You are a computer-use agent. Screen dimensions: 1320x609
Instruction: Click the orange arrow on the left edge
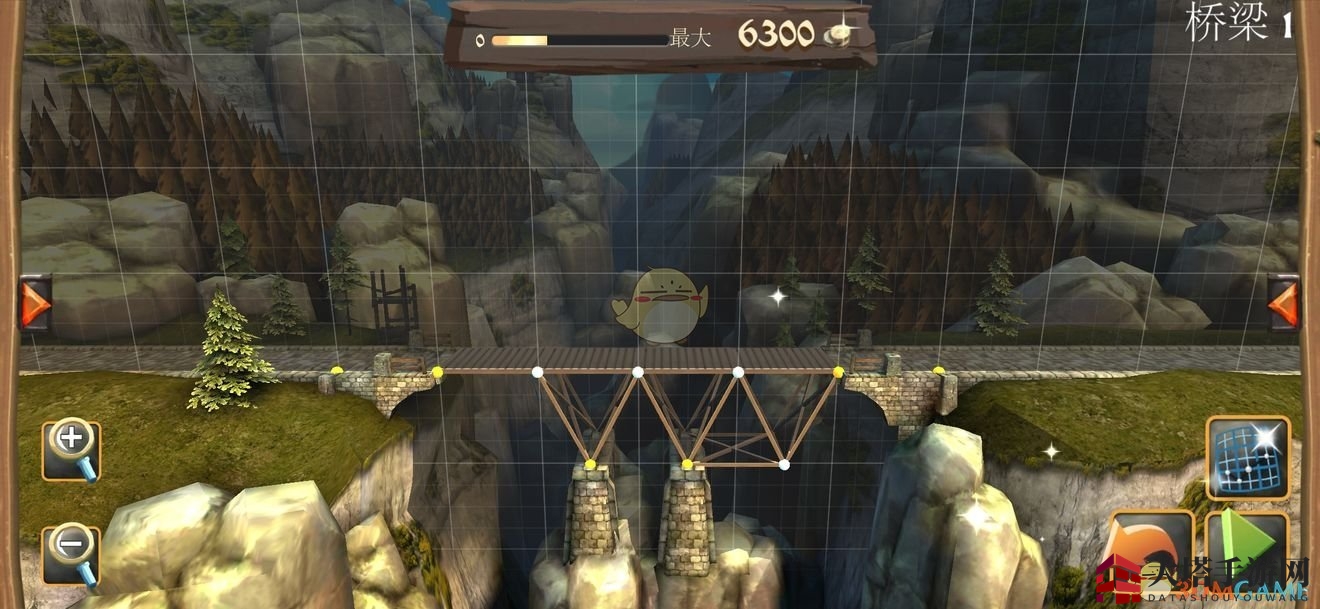[x=34, y=303]
